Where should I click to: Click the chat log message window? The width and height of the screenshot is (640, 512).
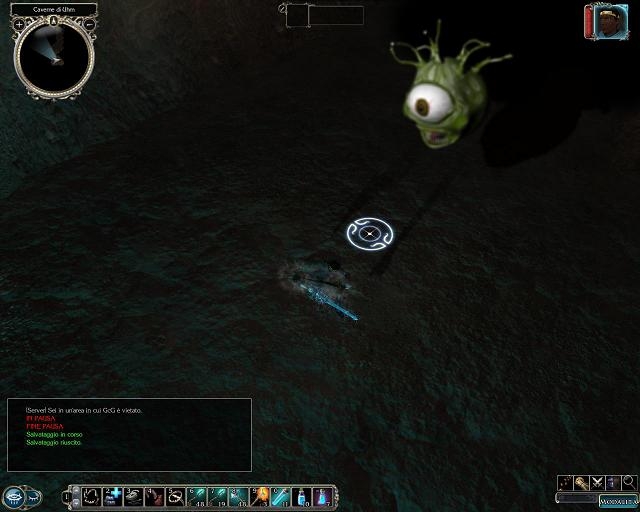pyautogui.click(x=129, y=435)
